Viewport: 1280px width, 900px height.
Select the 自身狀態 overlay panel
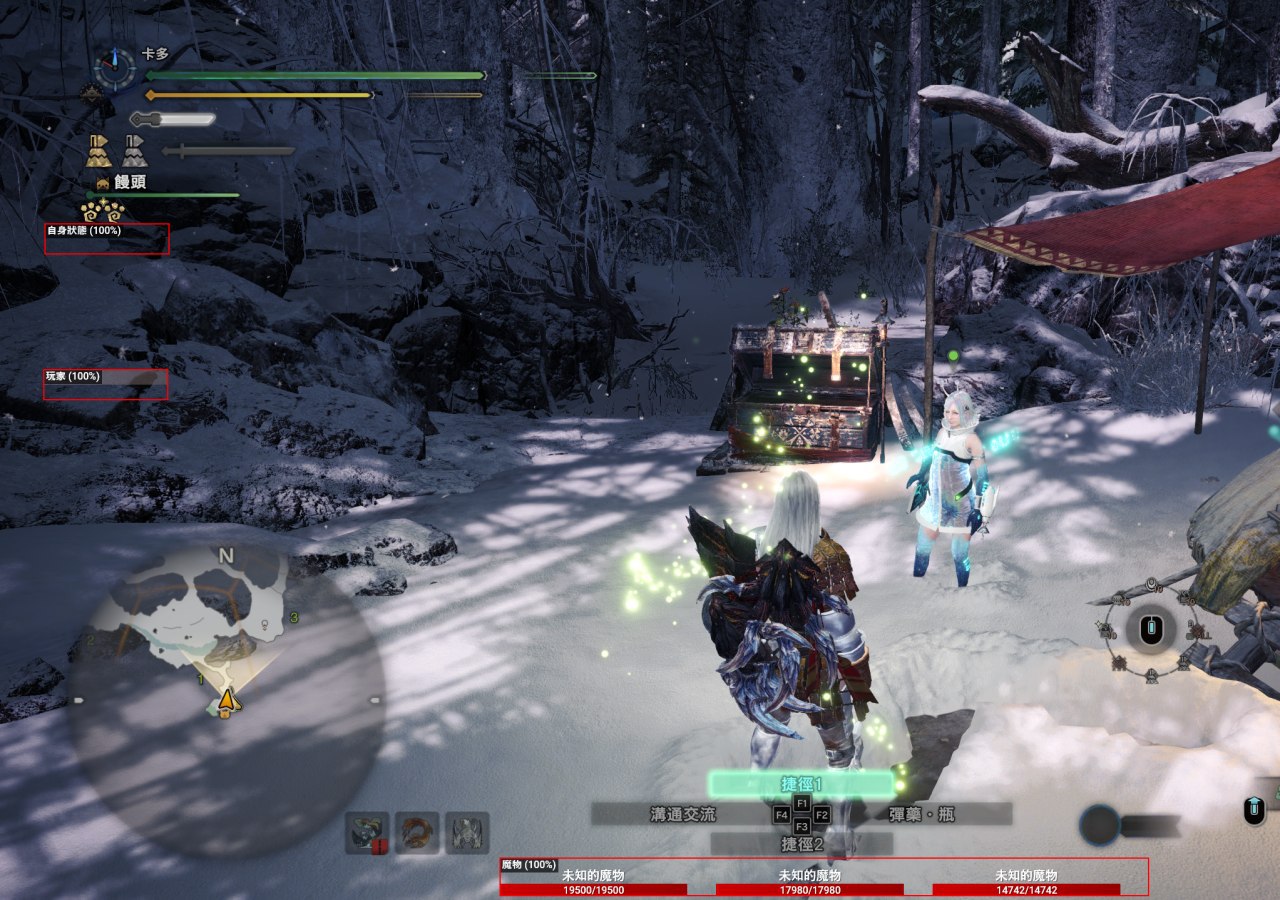[x=107, y=239]
